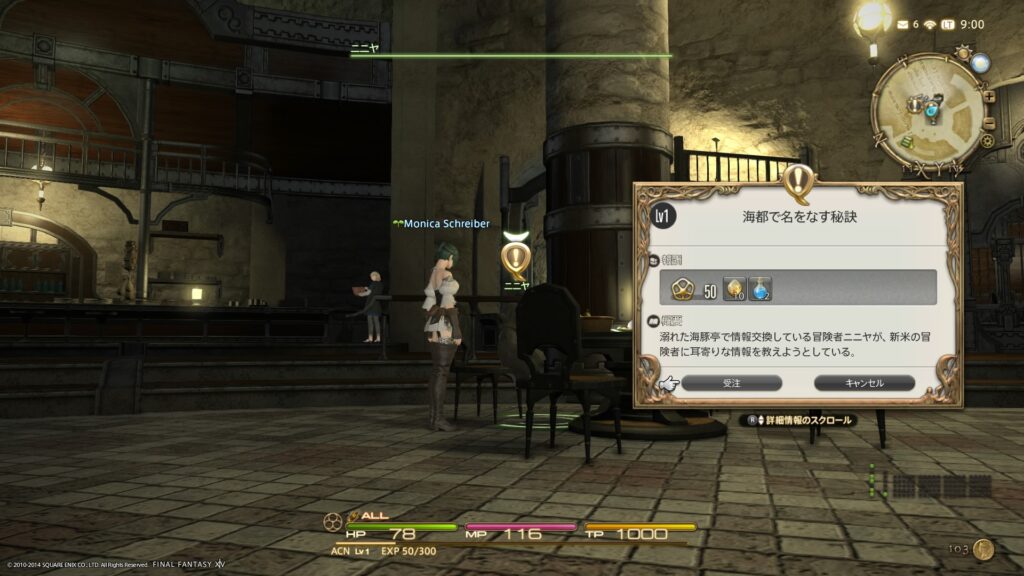The height and width of the screenshot is (576, 1024).
Task: Click the minimap zoom-in plus button
Action: point(989,97)
